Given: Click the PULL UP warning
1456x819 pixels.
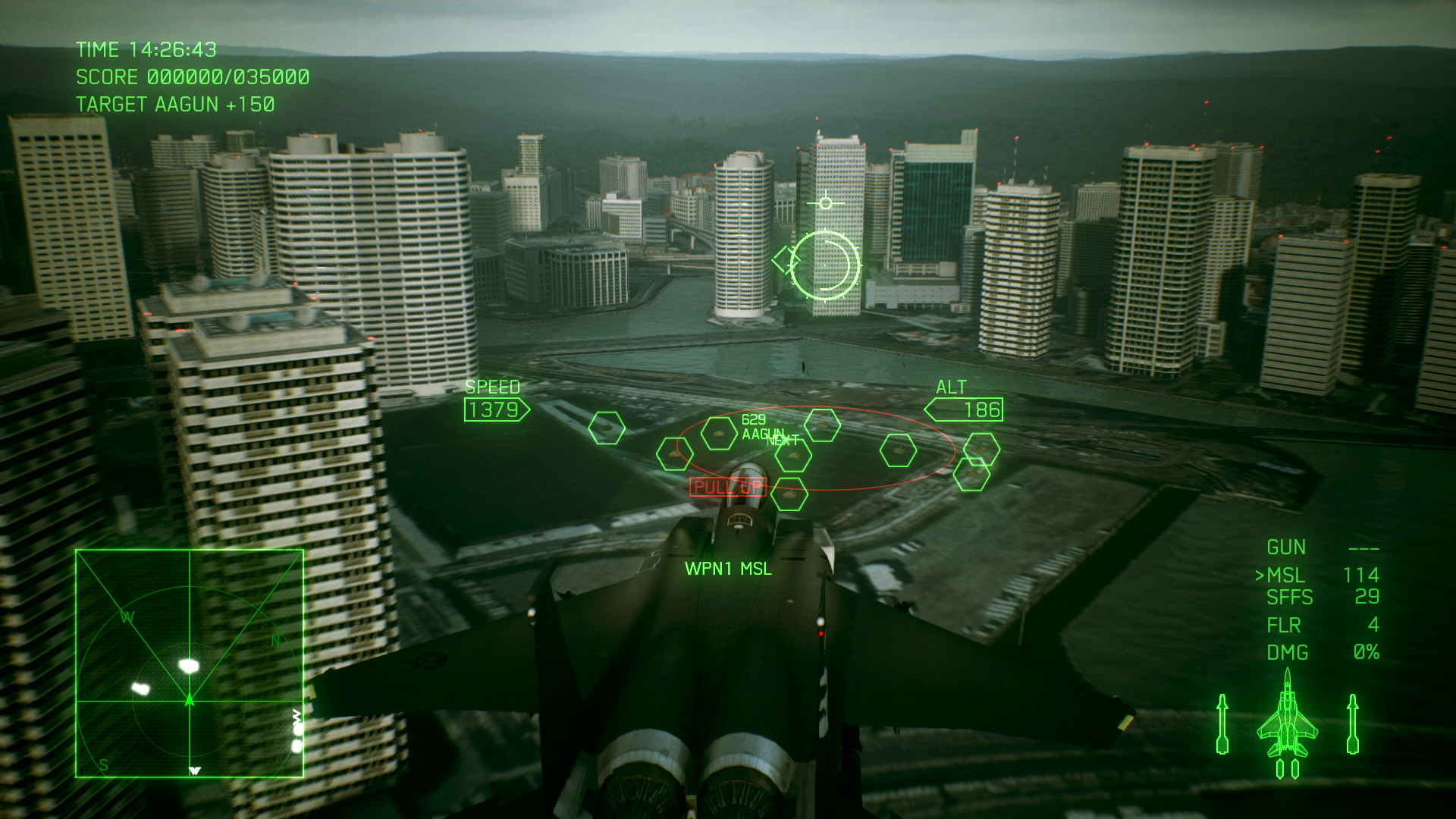Looking at the screenshot, I should 730,486.
